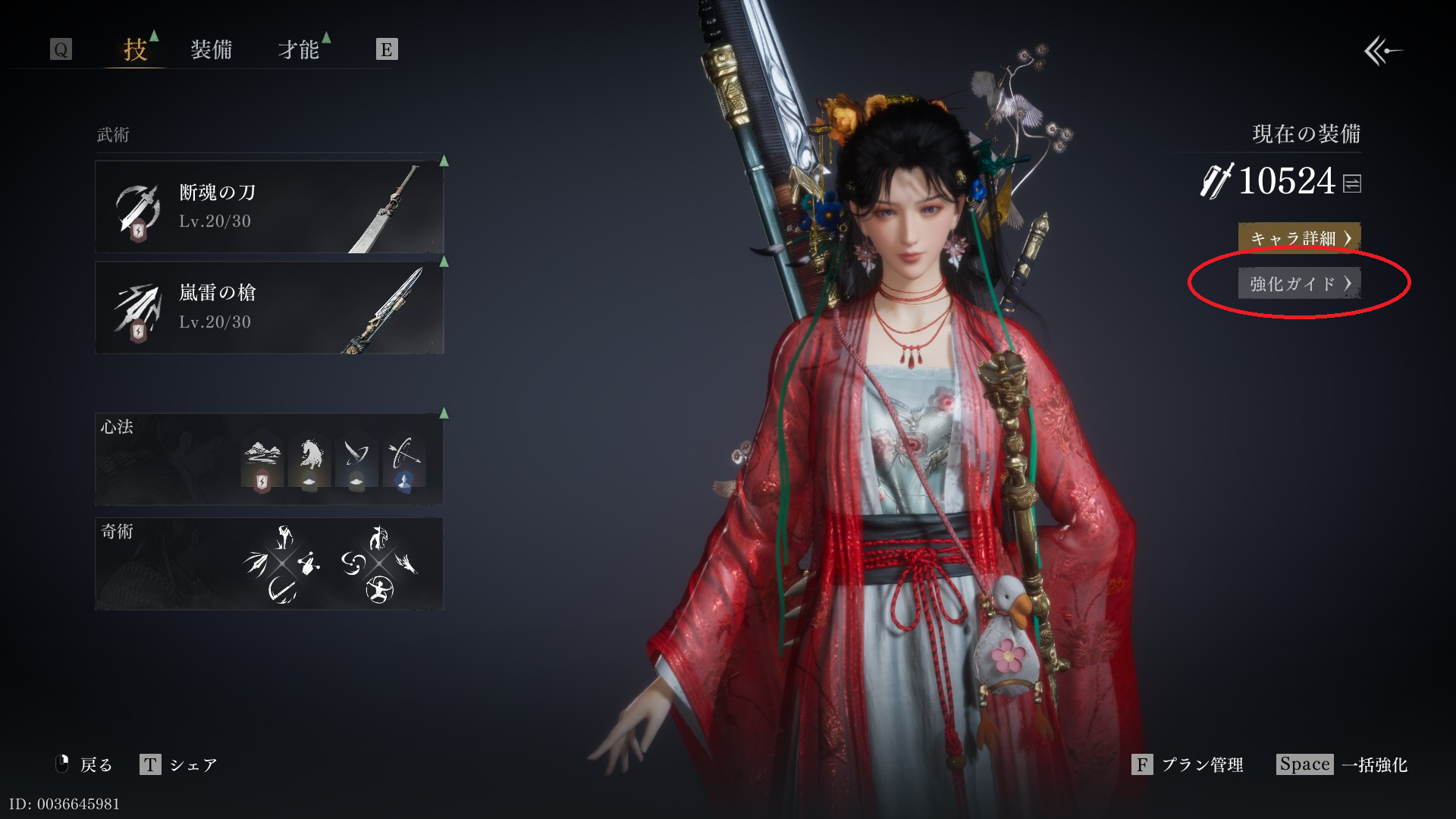1456x819 pixels.
Task: Select the 断魂の刀 martial art slot
Action: (269, 206)
